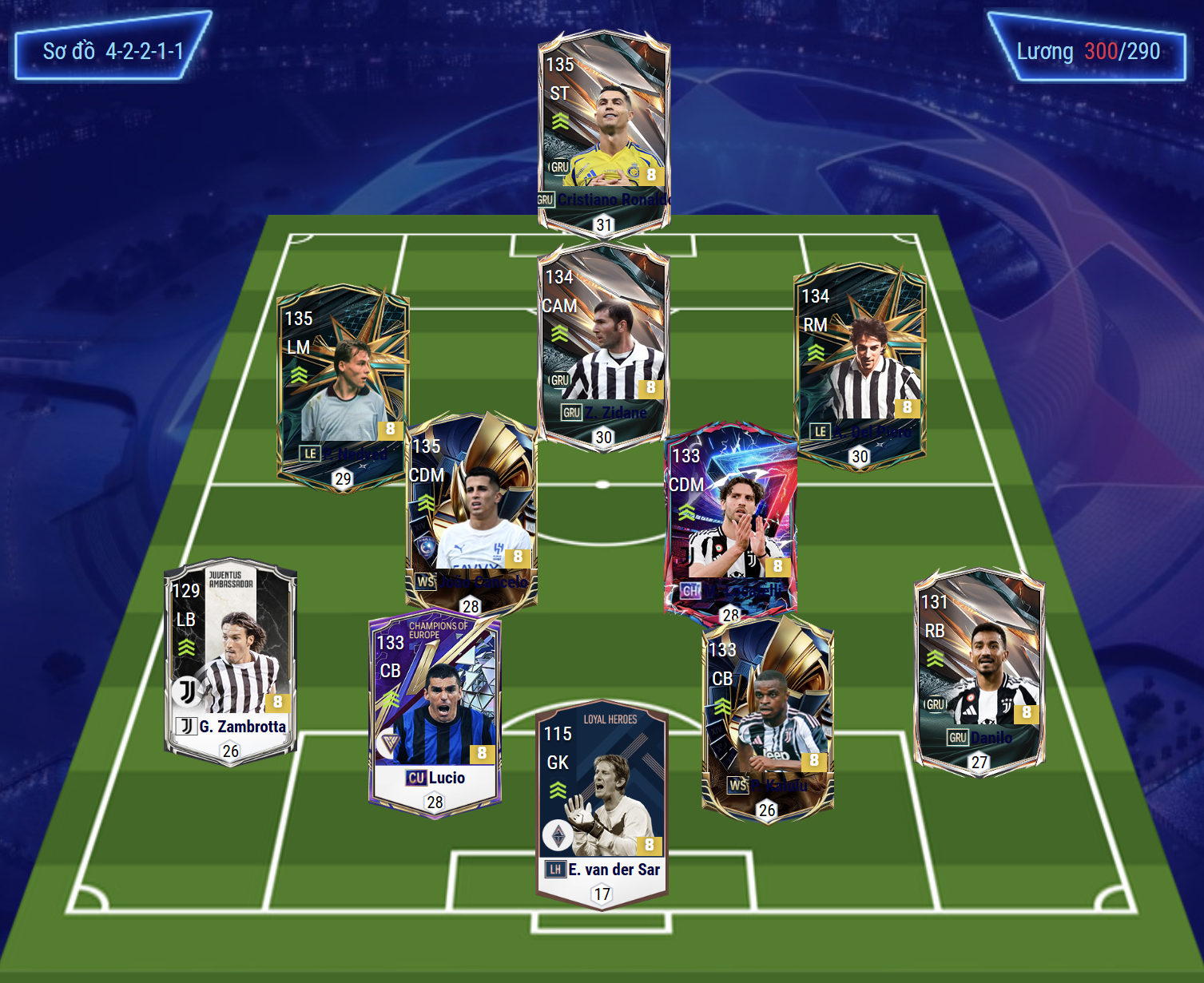Open the 4-2-2-1-1 formation selector

(x=113, y=51)
